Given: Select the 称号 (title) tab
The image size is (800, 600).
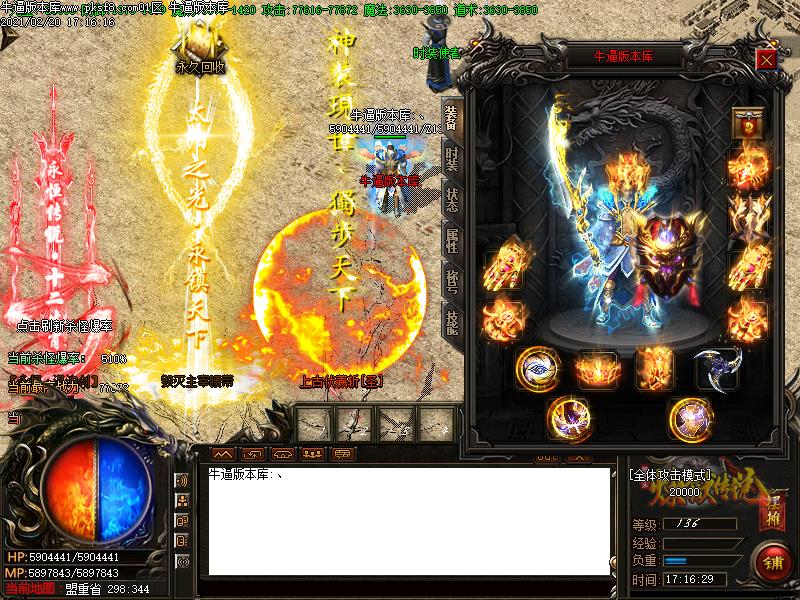Looking at the screenshot, I should [x=452, y=279].
